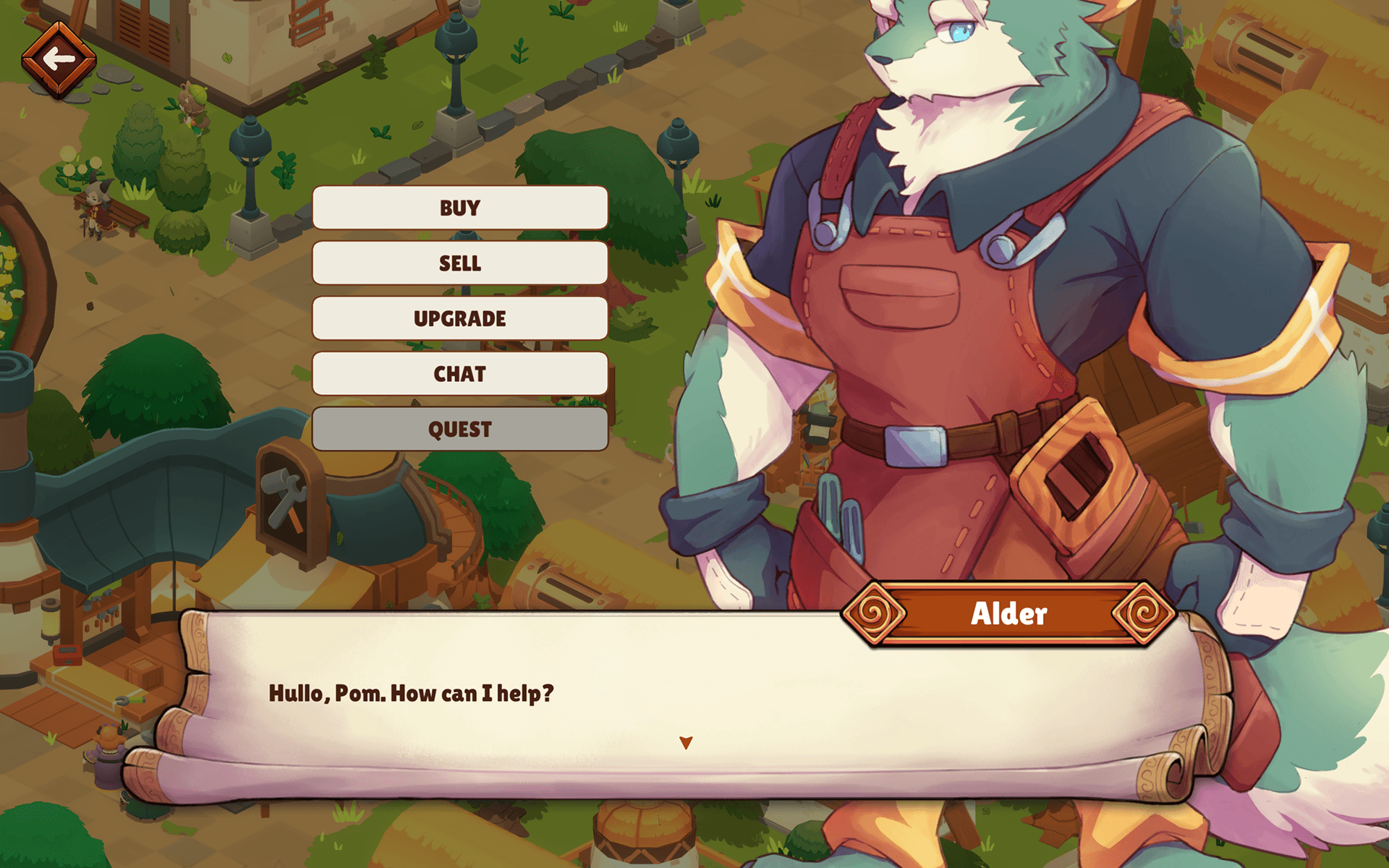Image resolution: width=1389 pixels, height=868 pixels.
Task: Advance dialogue with the down arrow
Action: [x=686, y=743]
